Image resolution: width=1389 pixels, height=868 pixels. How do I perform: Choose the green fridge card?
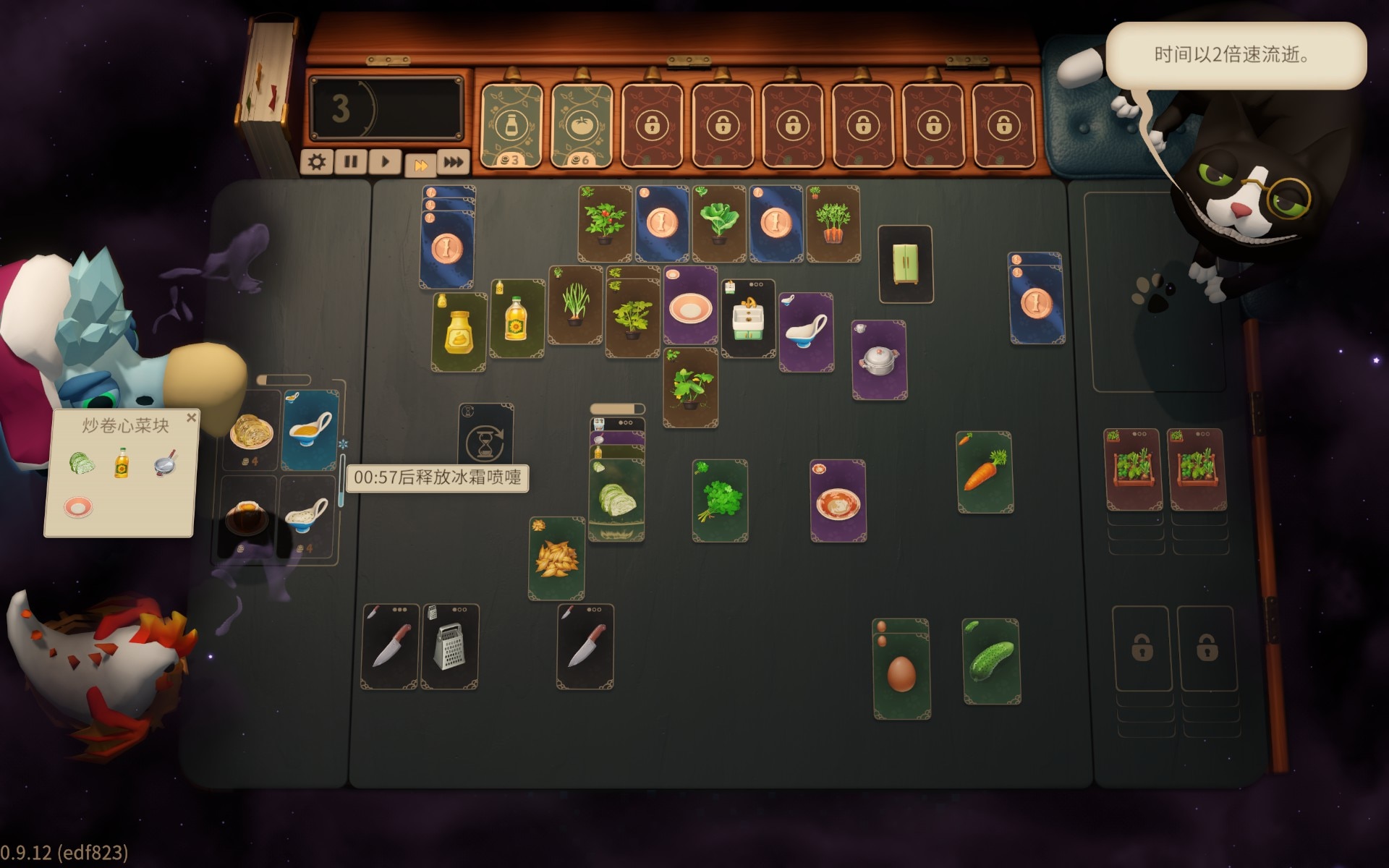tap(905, 264)
